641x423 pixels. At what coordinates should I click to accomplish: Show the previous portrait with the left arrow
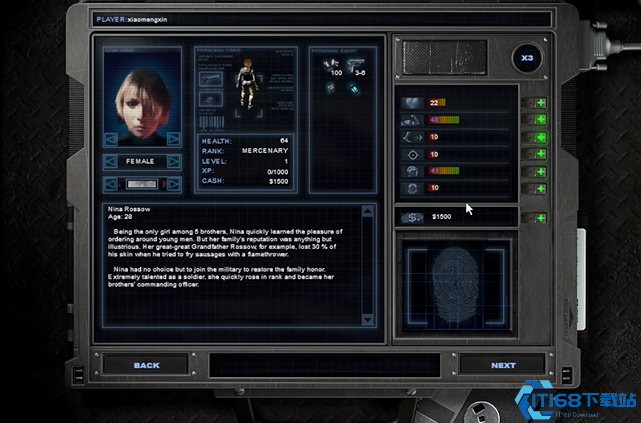110,138
